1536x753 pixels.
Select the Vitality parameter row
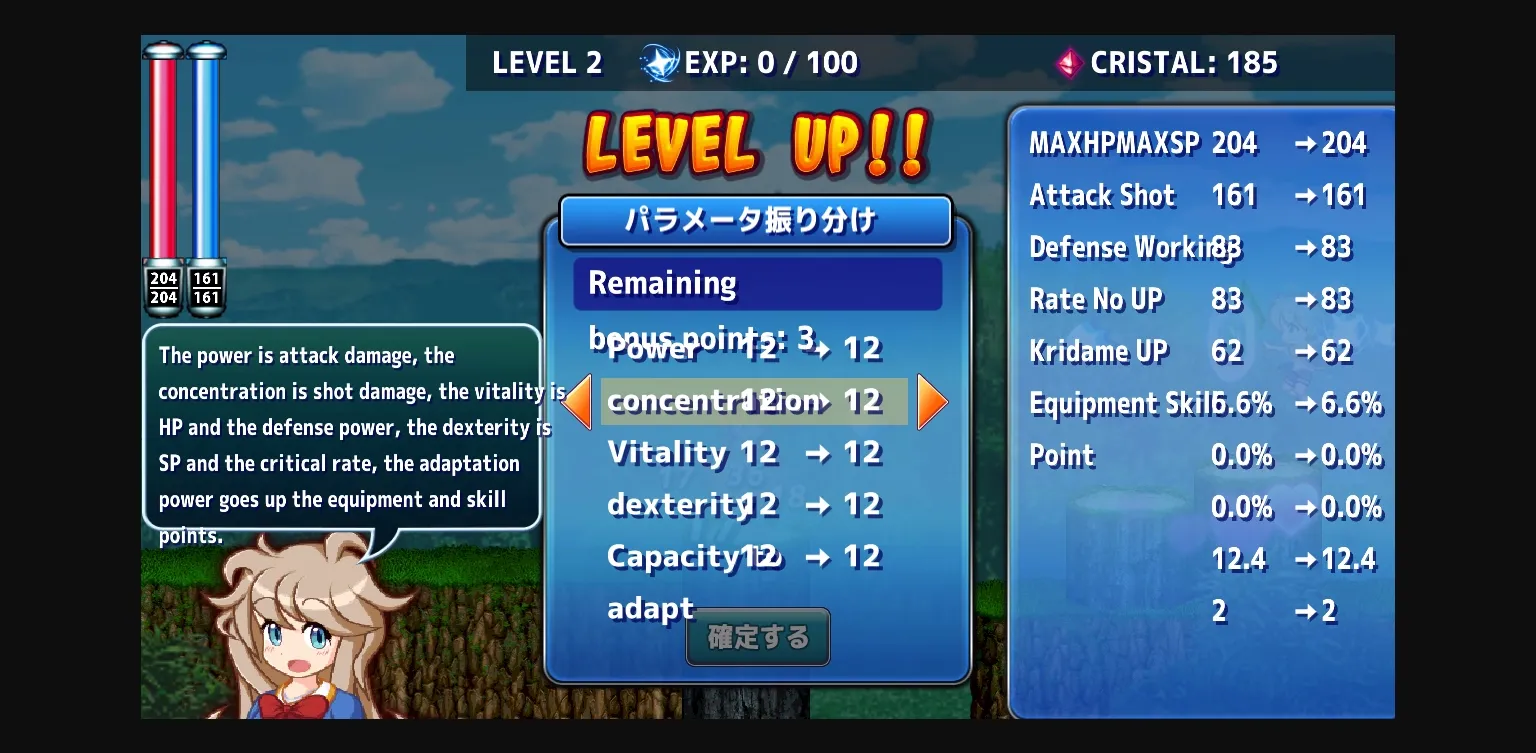point(745,453)
